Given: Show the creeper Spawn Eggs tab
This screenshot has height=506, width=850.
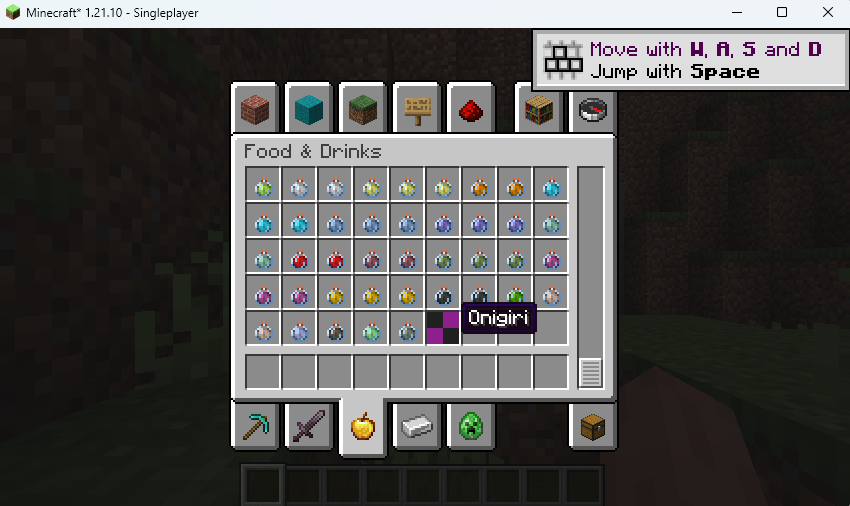Looking at the screenshot, I should pos(471,428).
